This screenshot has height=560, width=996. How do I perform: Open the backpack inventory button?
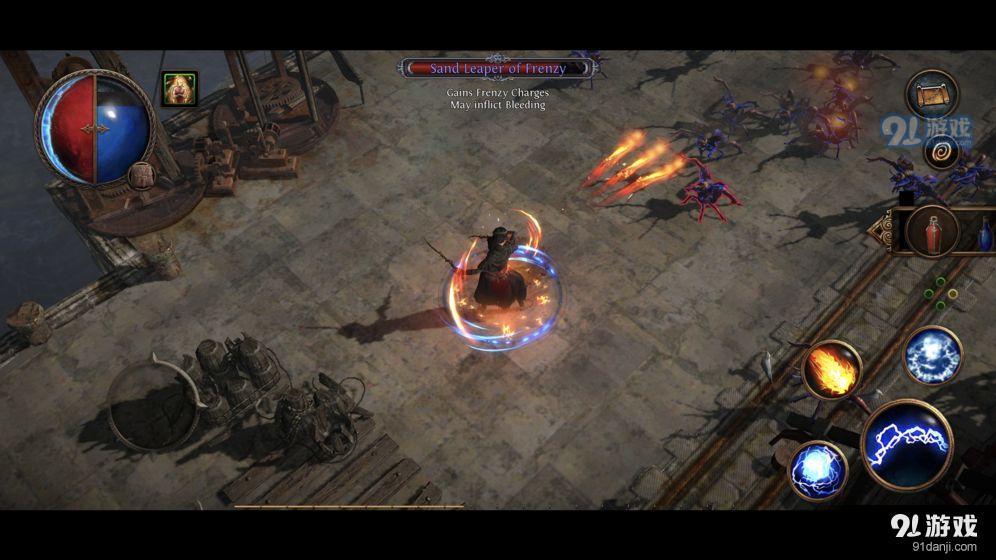tap(140, 177)
